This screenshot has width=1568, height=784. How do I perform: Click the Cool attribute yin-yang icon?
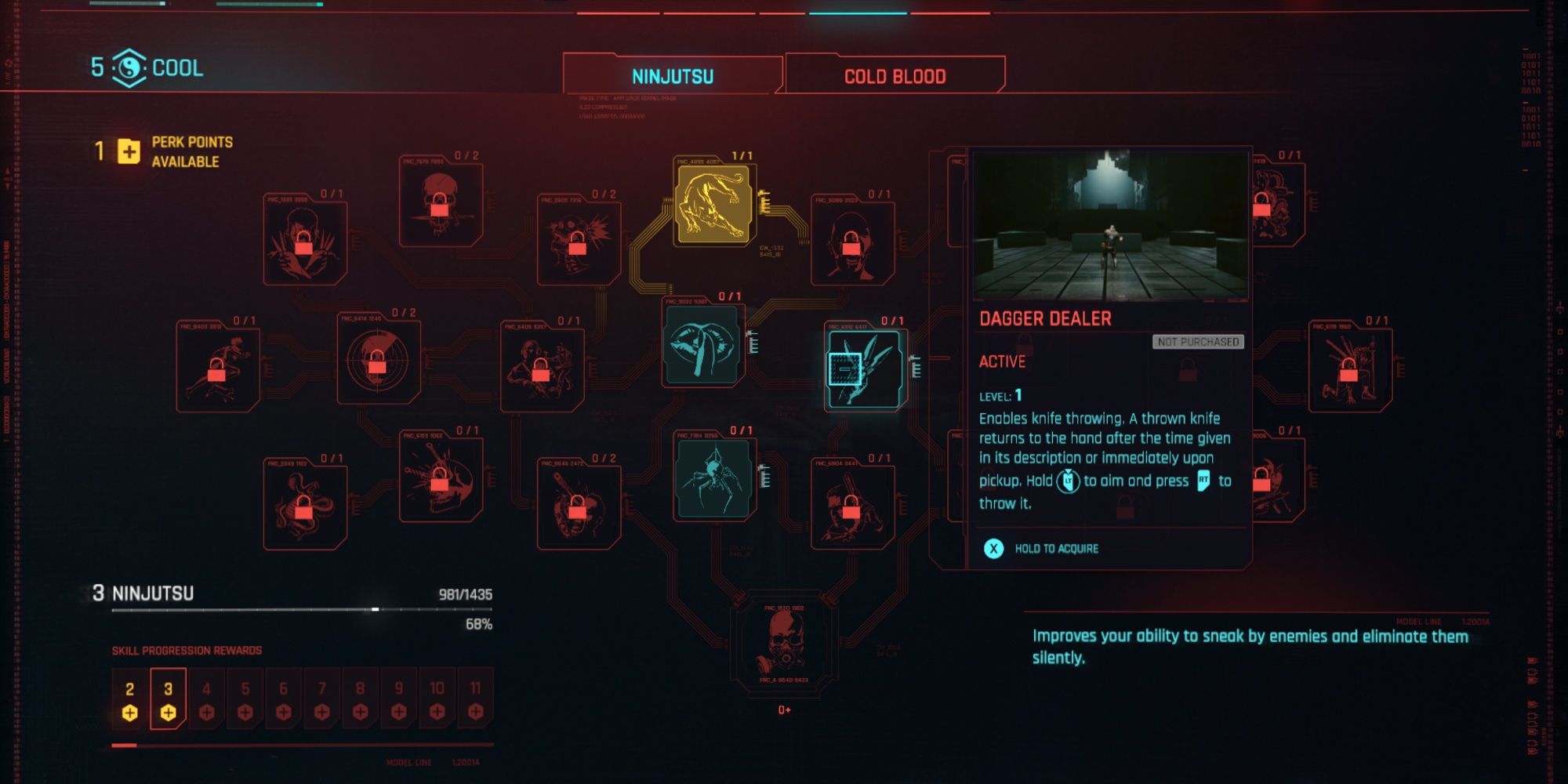129,69
